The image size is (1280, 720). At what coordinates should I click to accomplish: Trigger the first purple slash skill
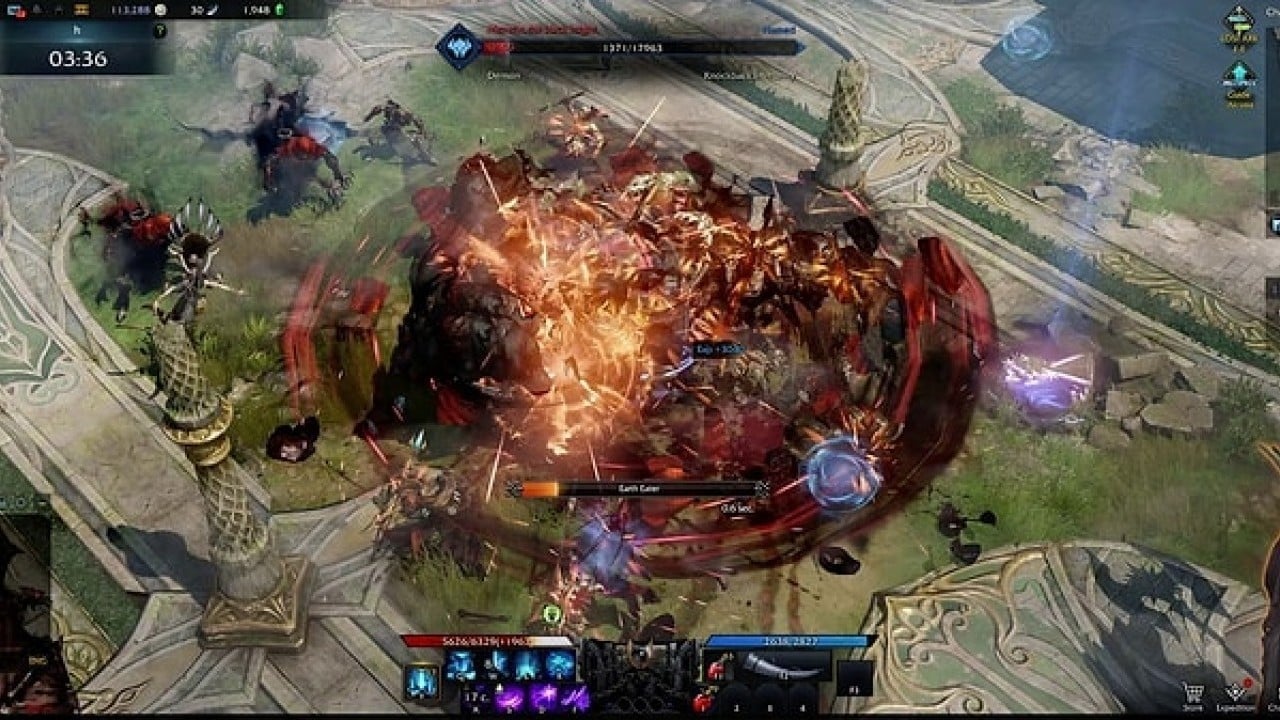(x=510, y=697)
